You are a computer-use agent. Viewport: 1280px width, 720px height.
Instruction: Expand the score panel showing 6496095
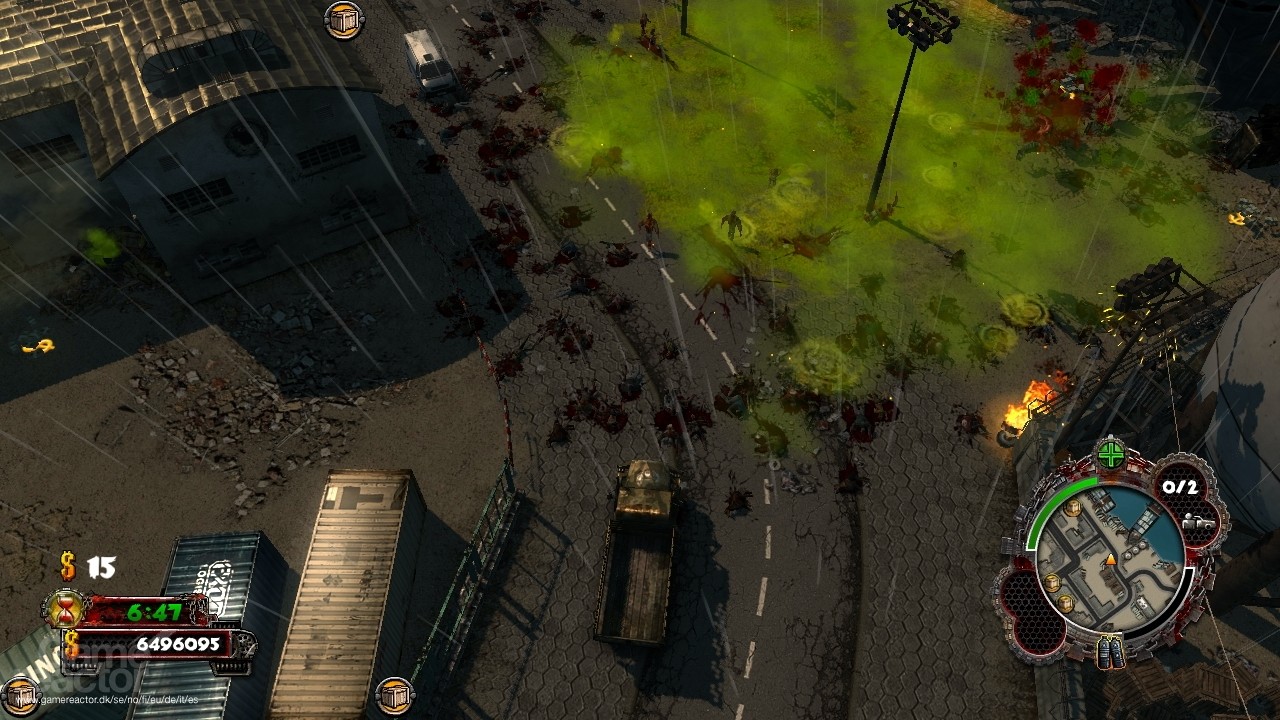tap(179, 643)
